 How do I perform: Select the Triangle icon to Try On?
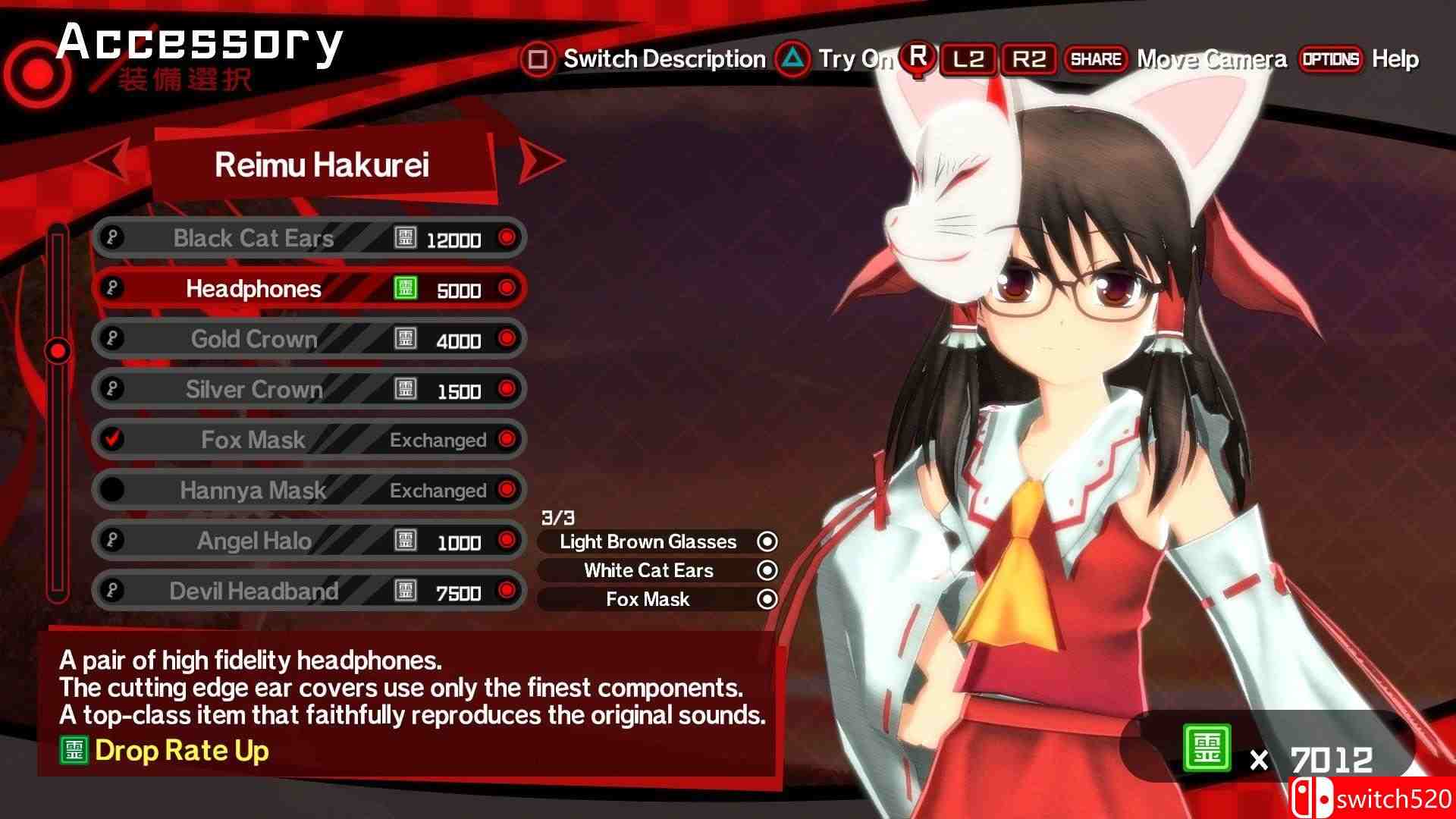pyautogui.click(x=793, y=59)
